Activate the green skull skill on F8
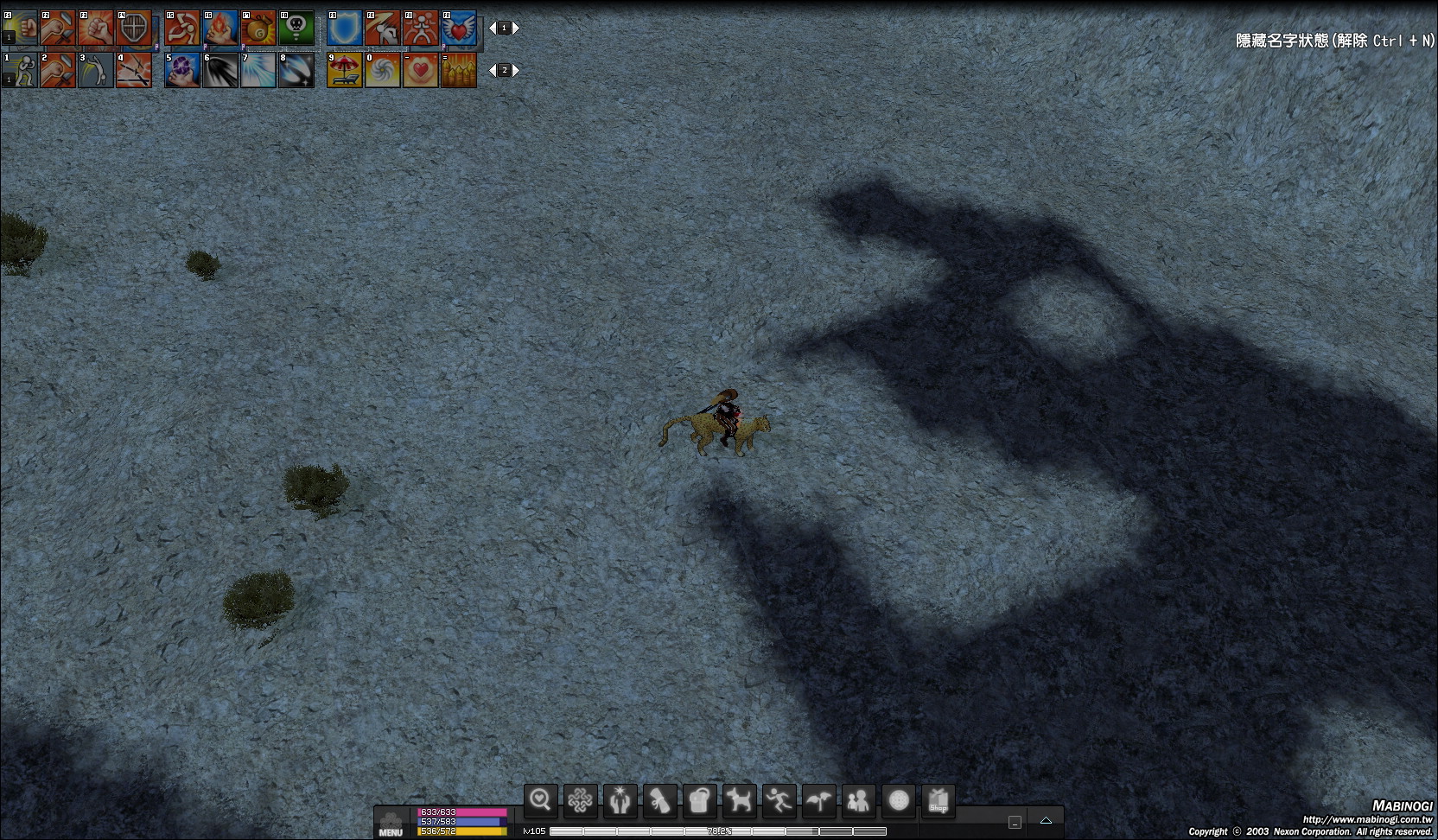This screenshot has height=840, width=1438. 296,29
